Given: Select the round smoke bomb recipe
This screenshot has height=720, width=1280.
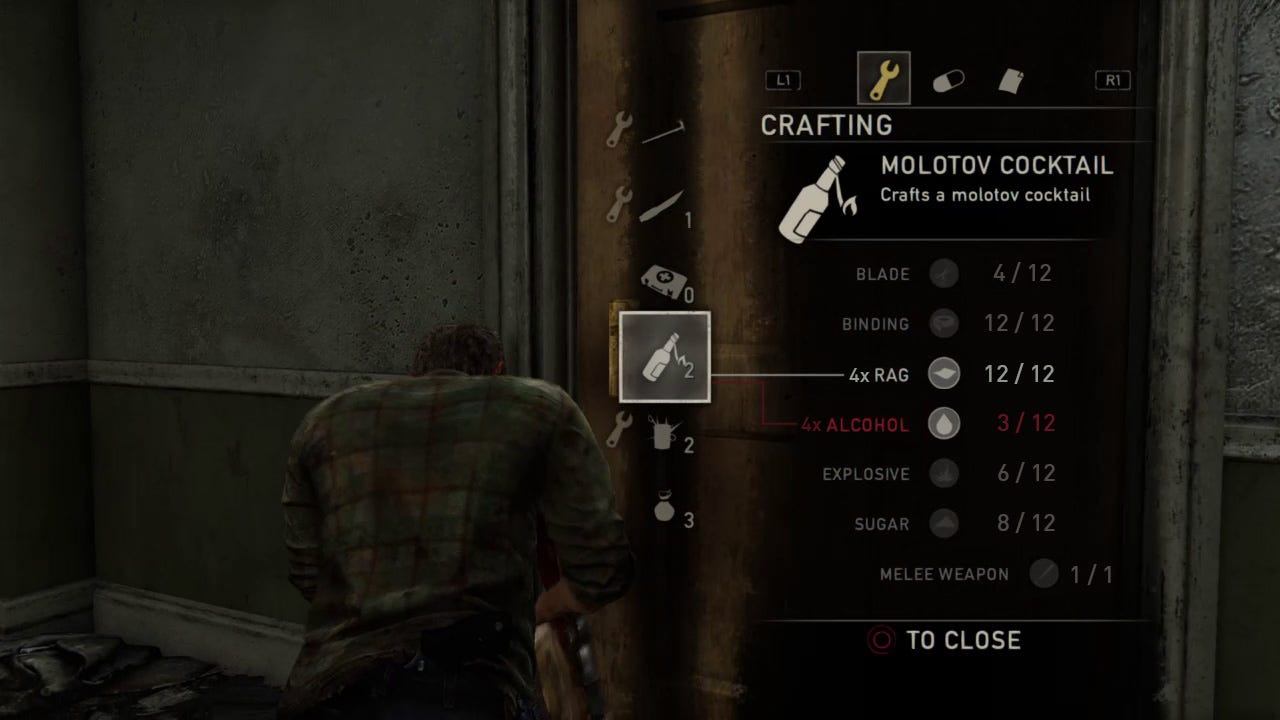Looking at the screenshot, I should click(665, 508).
